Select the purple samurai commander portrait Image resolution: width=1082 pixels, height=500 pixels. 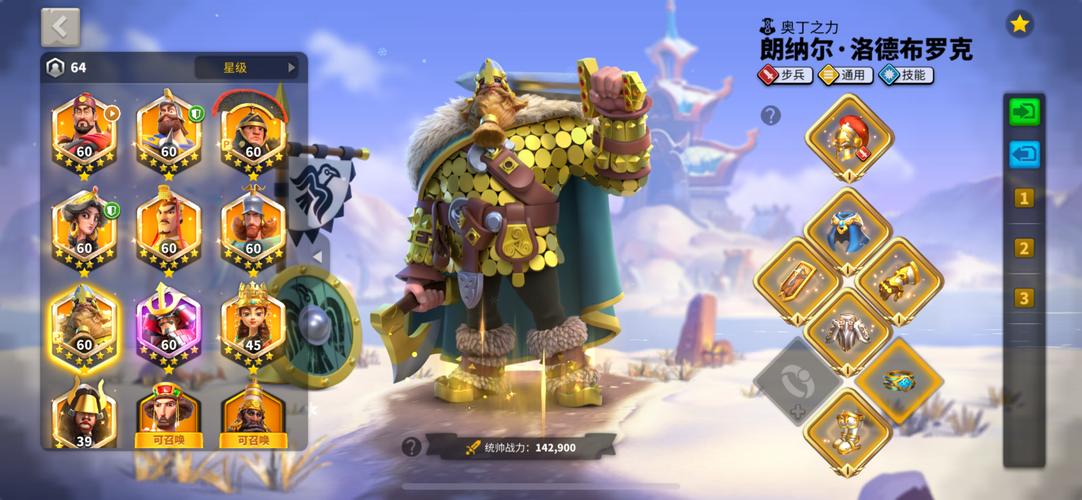(168, 324)
